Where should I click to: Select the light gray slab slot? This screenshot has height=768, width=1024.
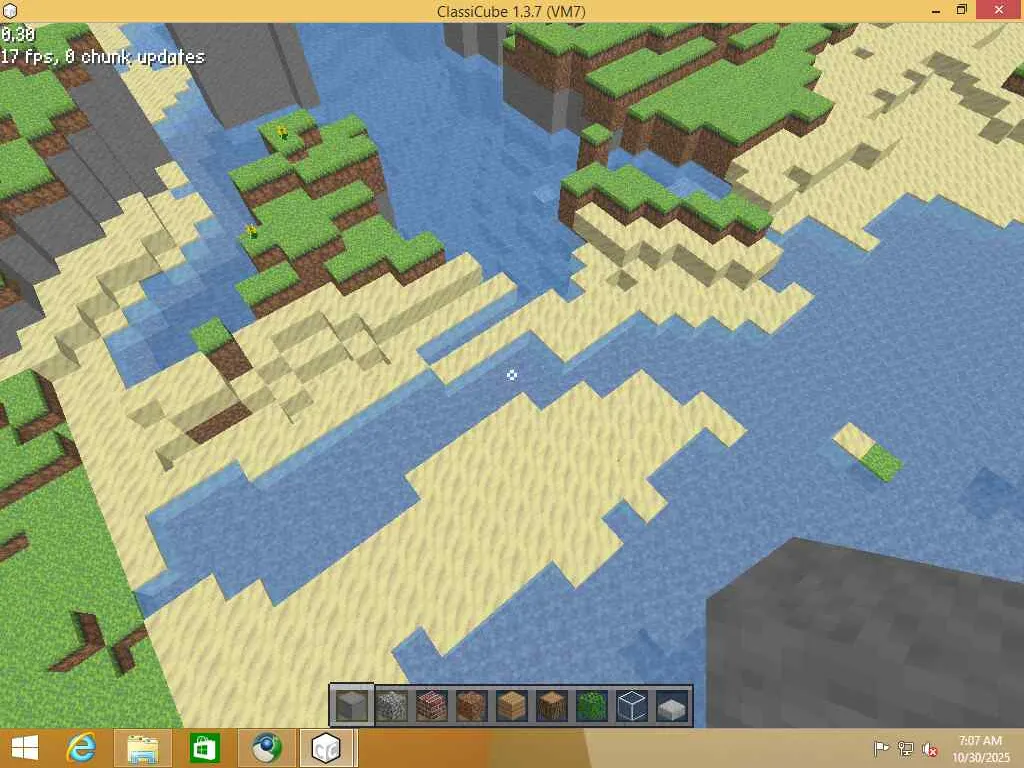pos(672,706)
